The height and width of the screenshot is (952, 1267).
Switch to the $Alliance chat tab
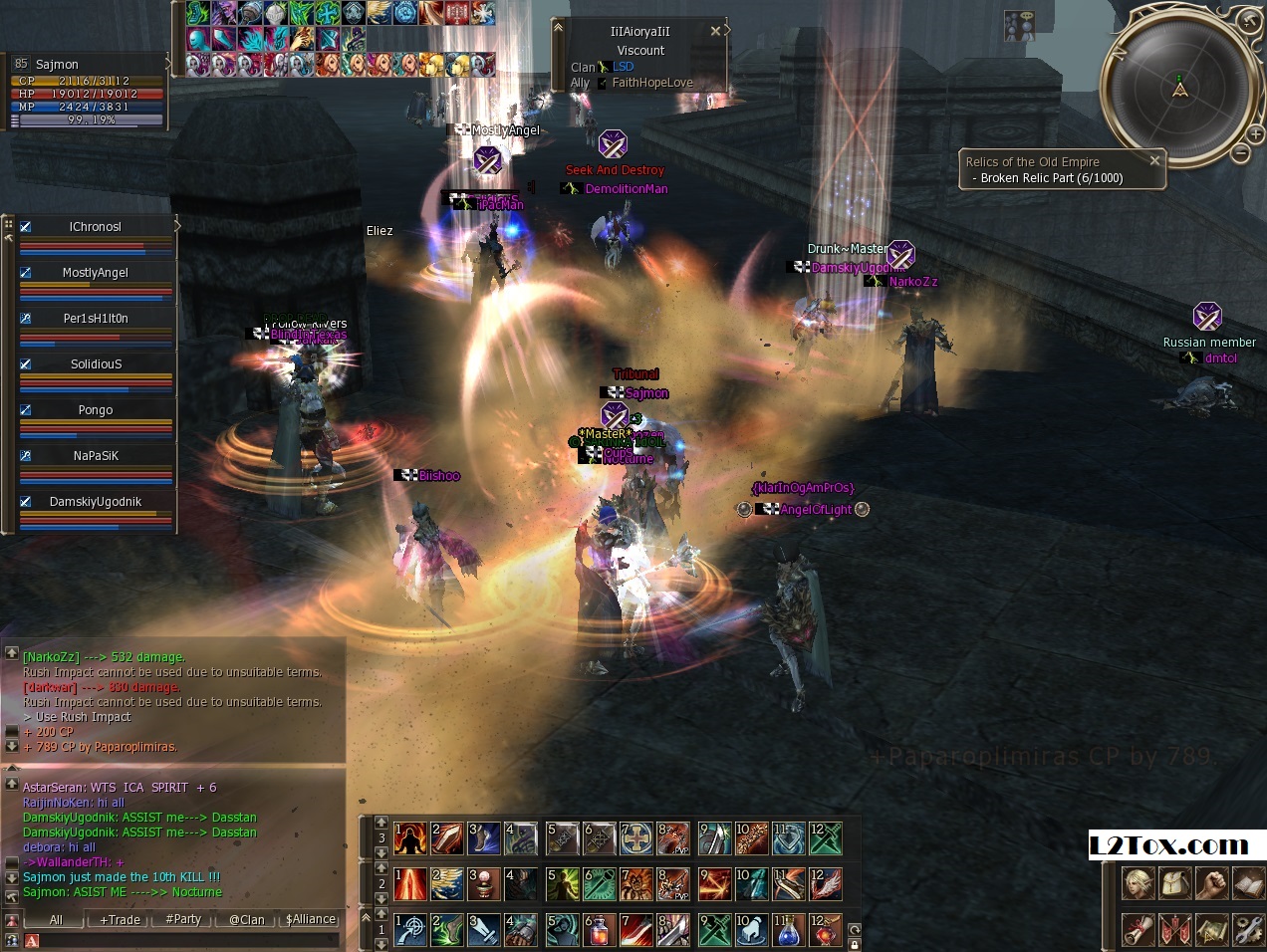click(311, 919)
